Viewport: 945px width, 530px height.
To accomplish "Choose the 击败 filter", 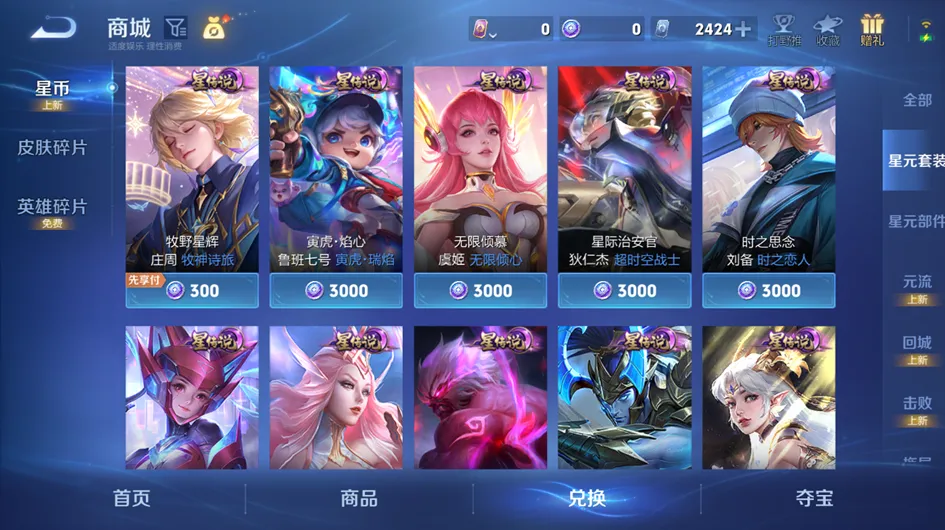I will (x=917, y=407).
